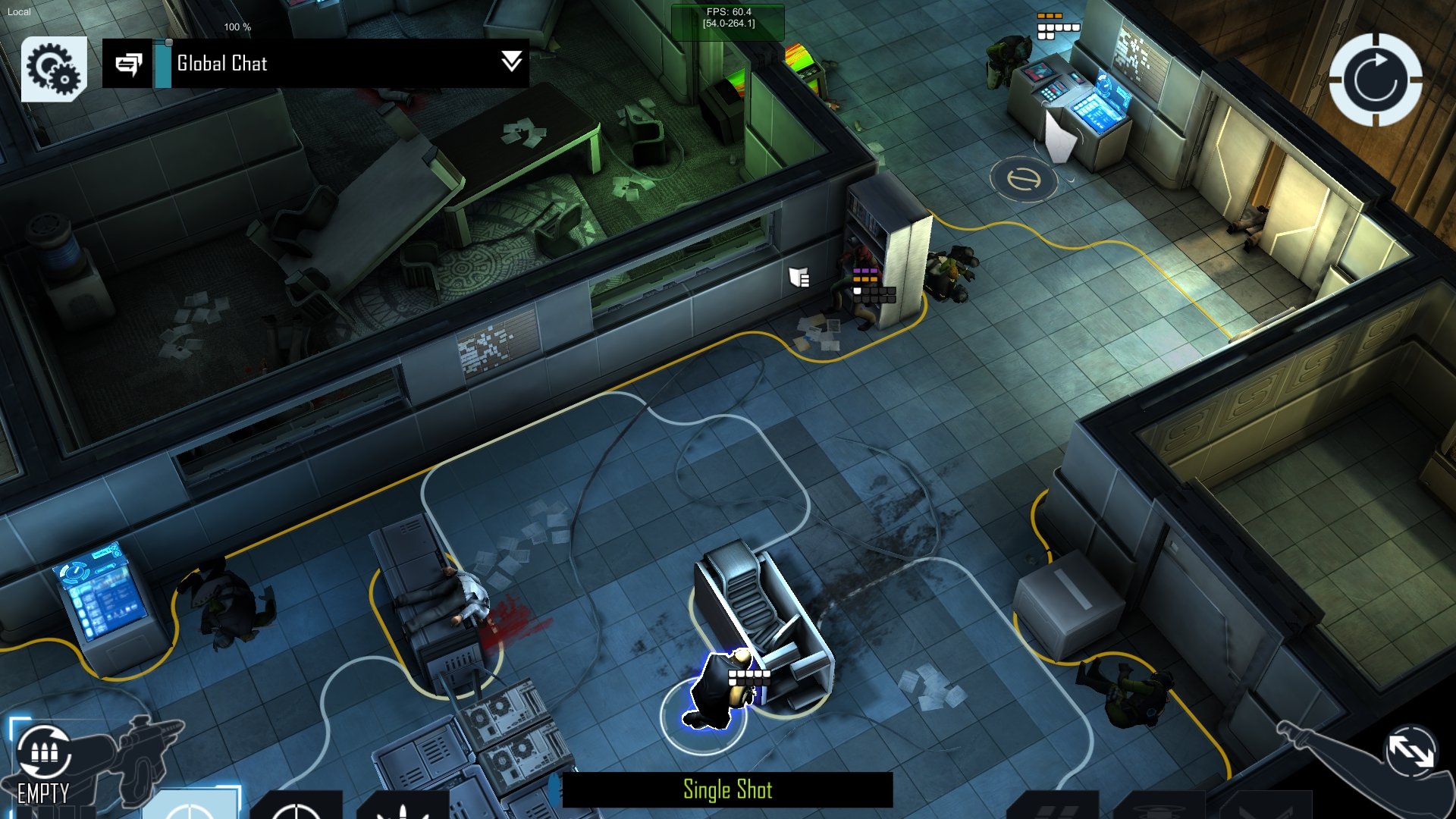1456x819 pixels.
Task: Toggle the circular aura ability icon bottom right
Action: tap(1158, 810)
